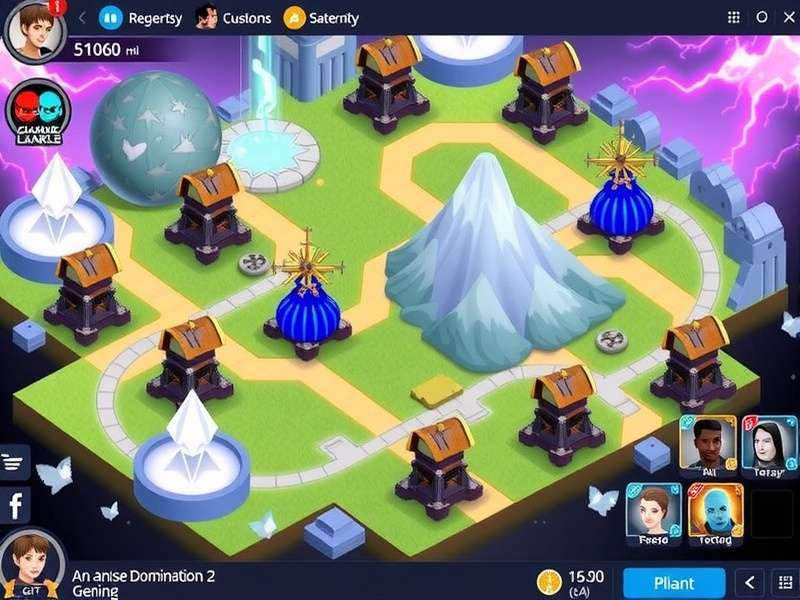Open the stacked lines menu button

click(x=13, y=461)
